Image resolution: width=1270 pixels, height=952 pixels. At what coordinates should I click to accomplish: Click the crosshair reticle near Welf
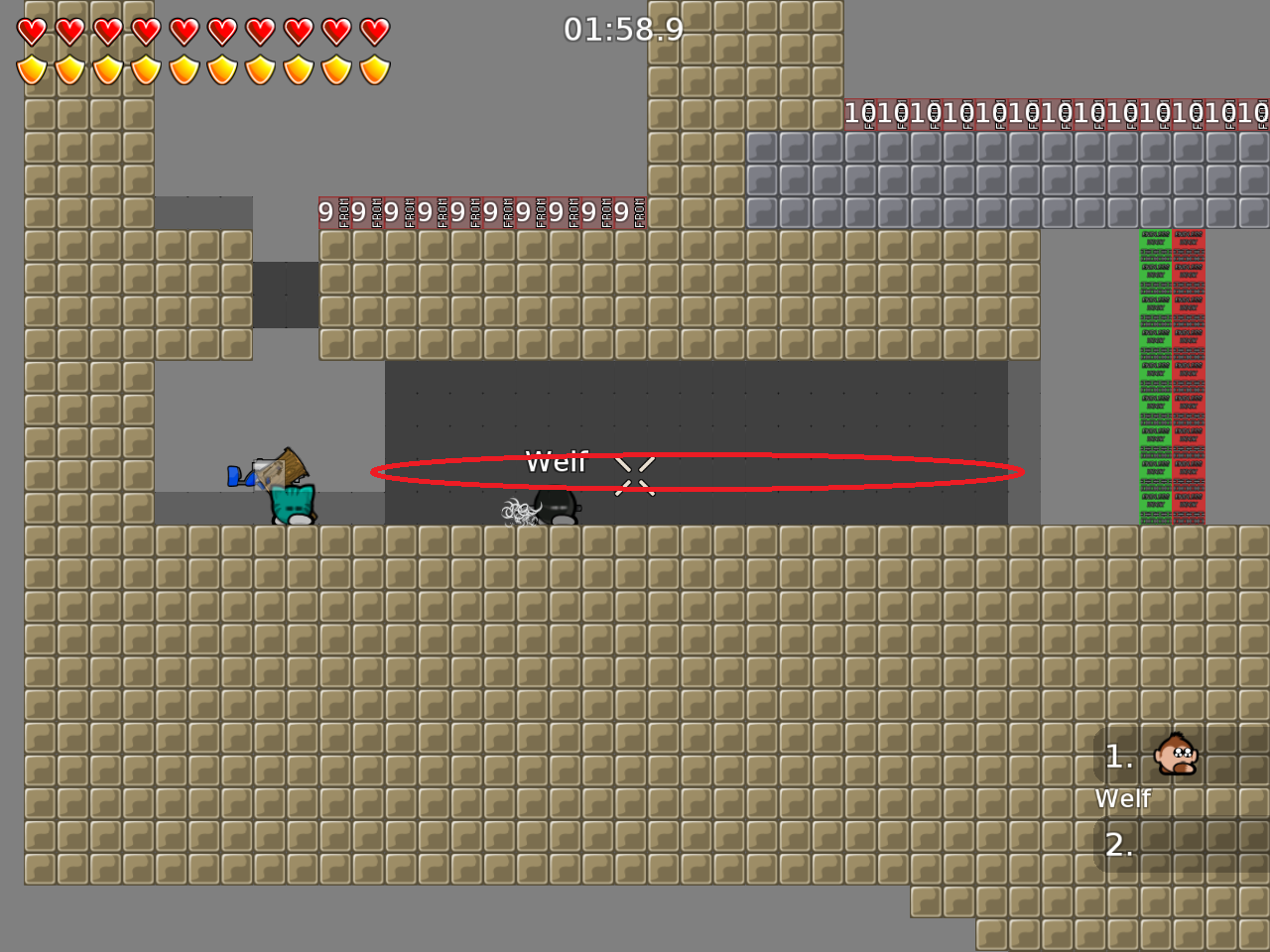(635, 473)
